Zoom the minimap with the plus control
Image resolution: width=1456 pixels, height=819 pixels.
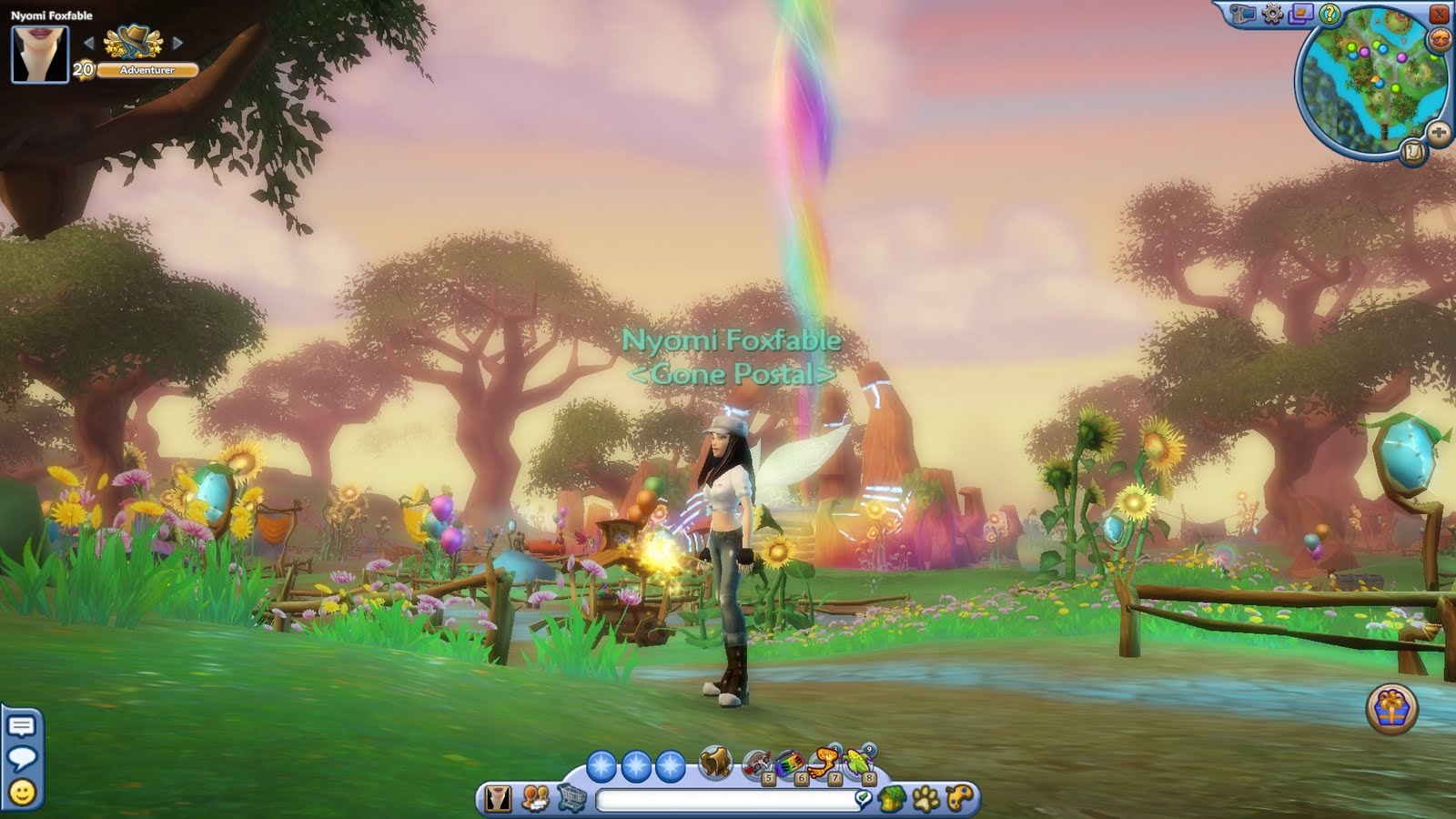[x=1439, y=131]
